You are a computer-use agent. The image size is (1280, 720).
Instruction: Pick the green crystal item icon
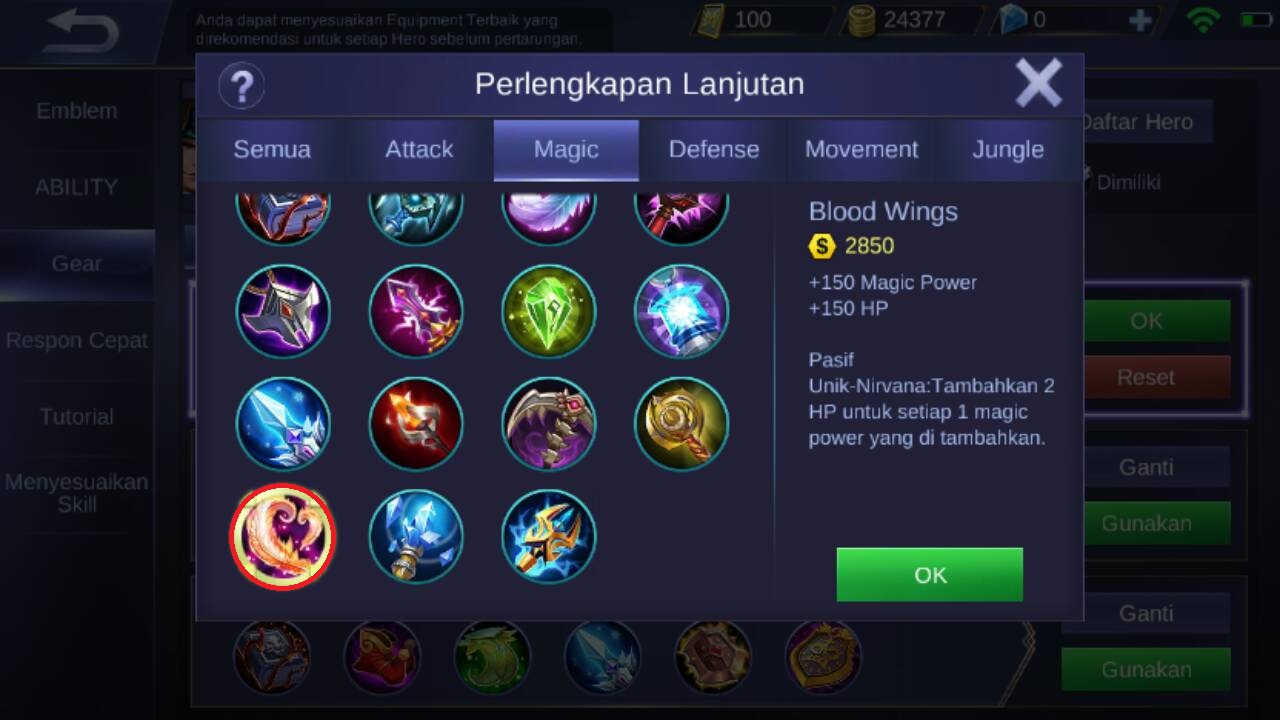[x=549, y=311]
